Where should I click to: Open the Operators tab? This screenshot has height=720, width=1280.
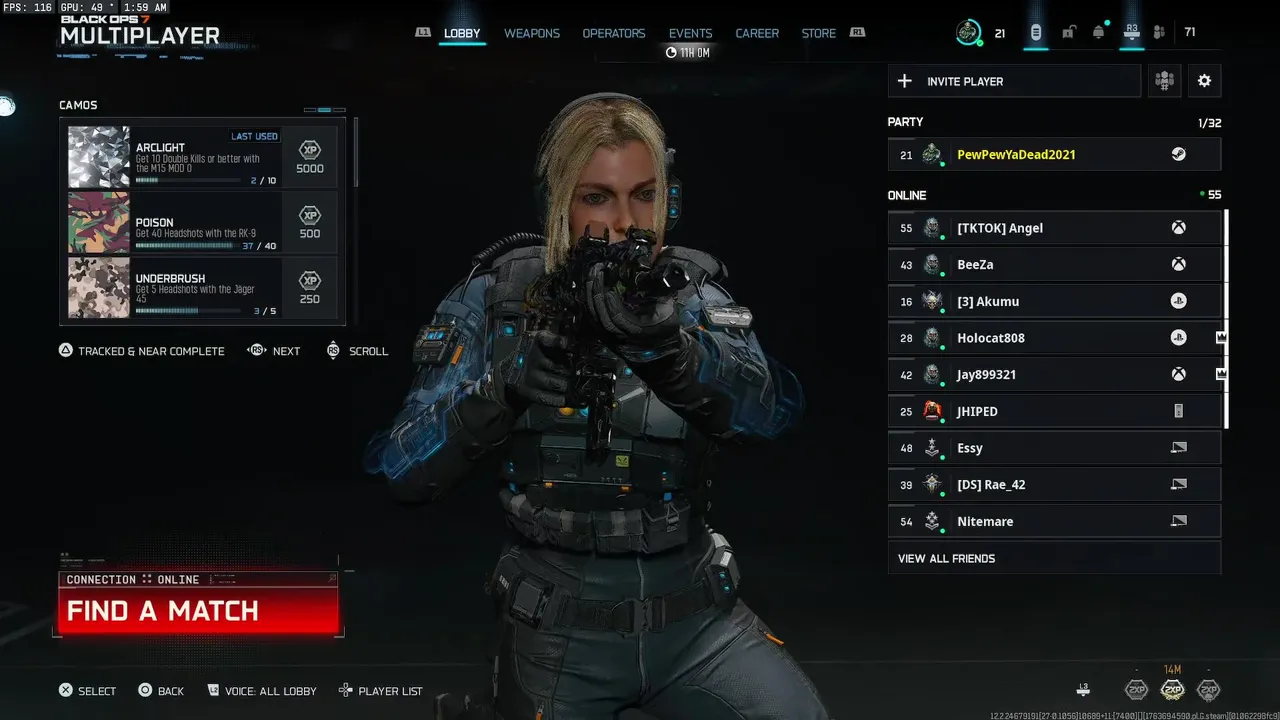[x=614, y=33]
